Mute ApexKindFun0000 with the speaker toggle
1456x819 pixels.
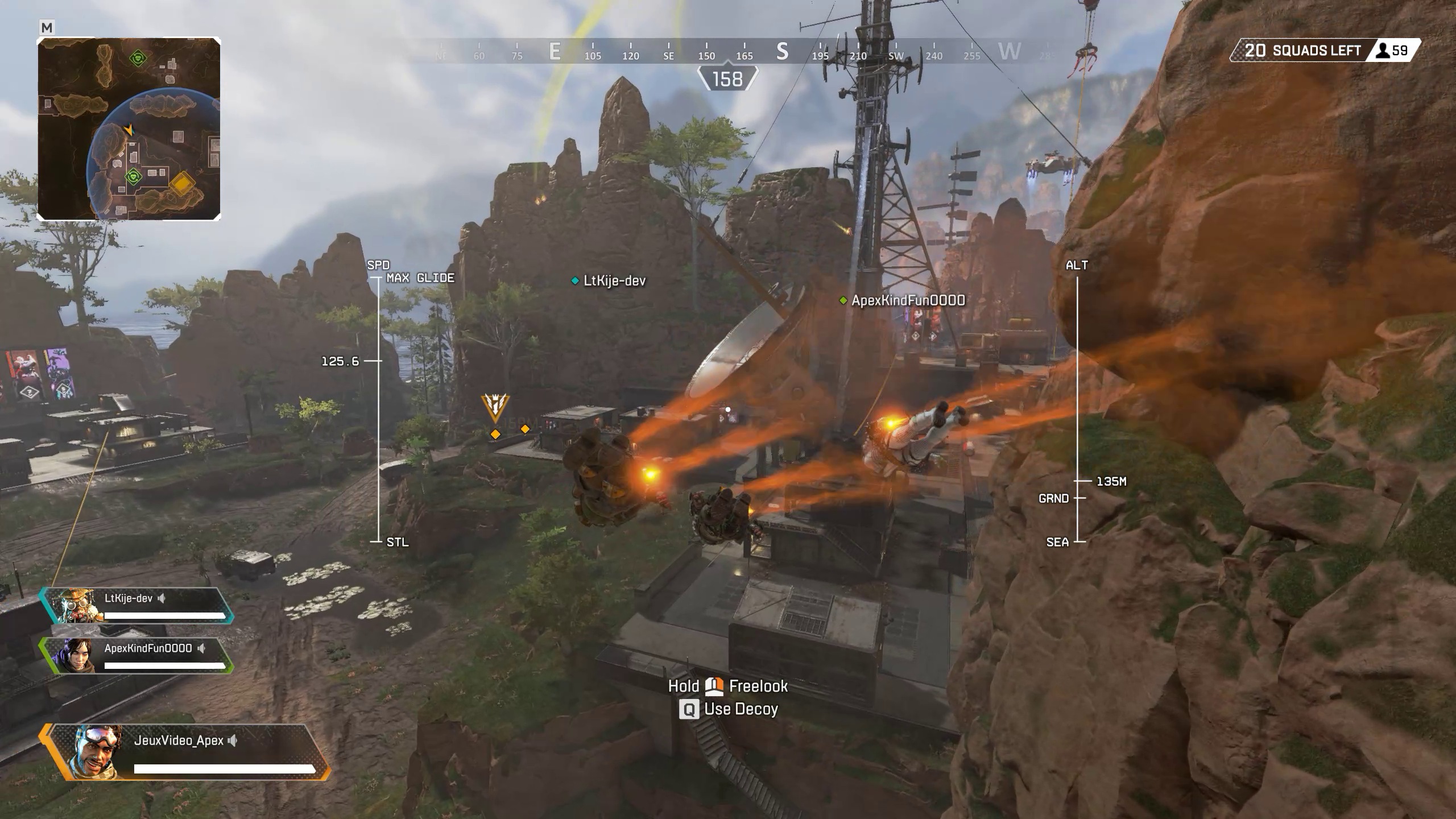pyautogui.click(x=202, y=647)
